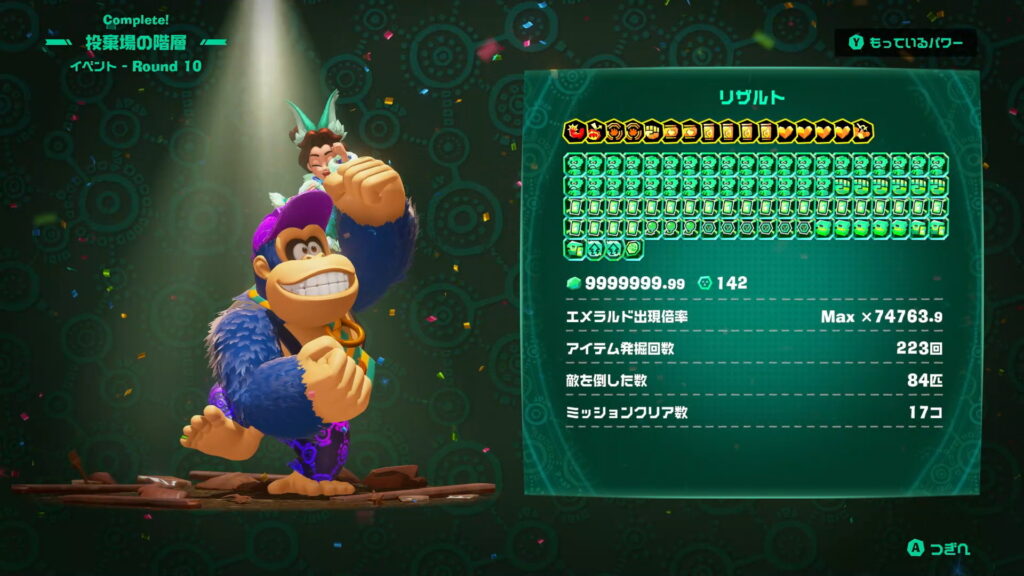Continue with the つぎへ button
Screen dimensions: 1024x576
point(938,547)
